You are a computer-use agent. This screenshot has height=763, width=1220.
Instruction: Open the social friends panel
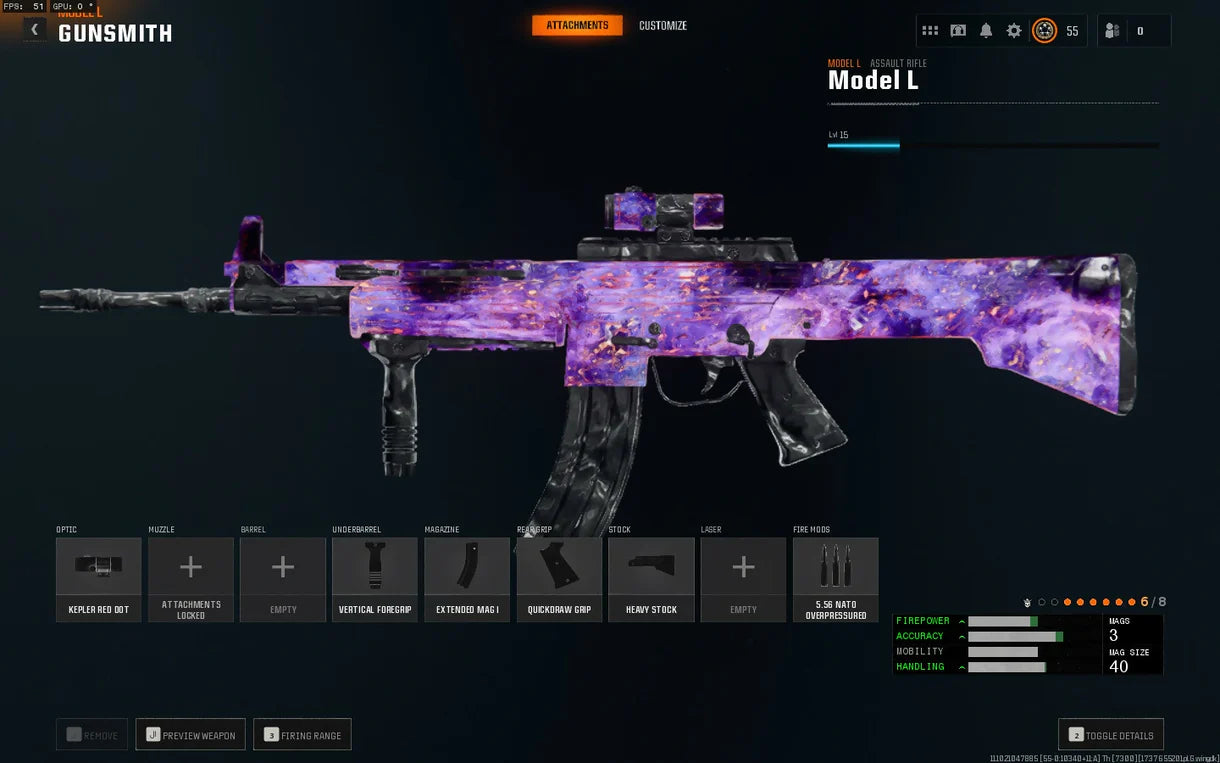click(1112, 31)
